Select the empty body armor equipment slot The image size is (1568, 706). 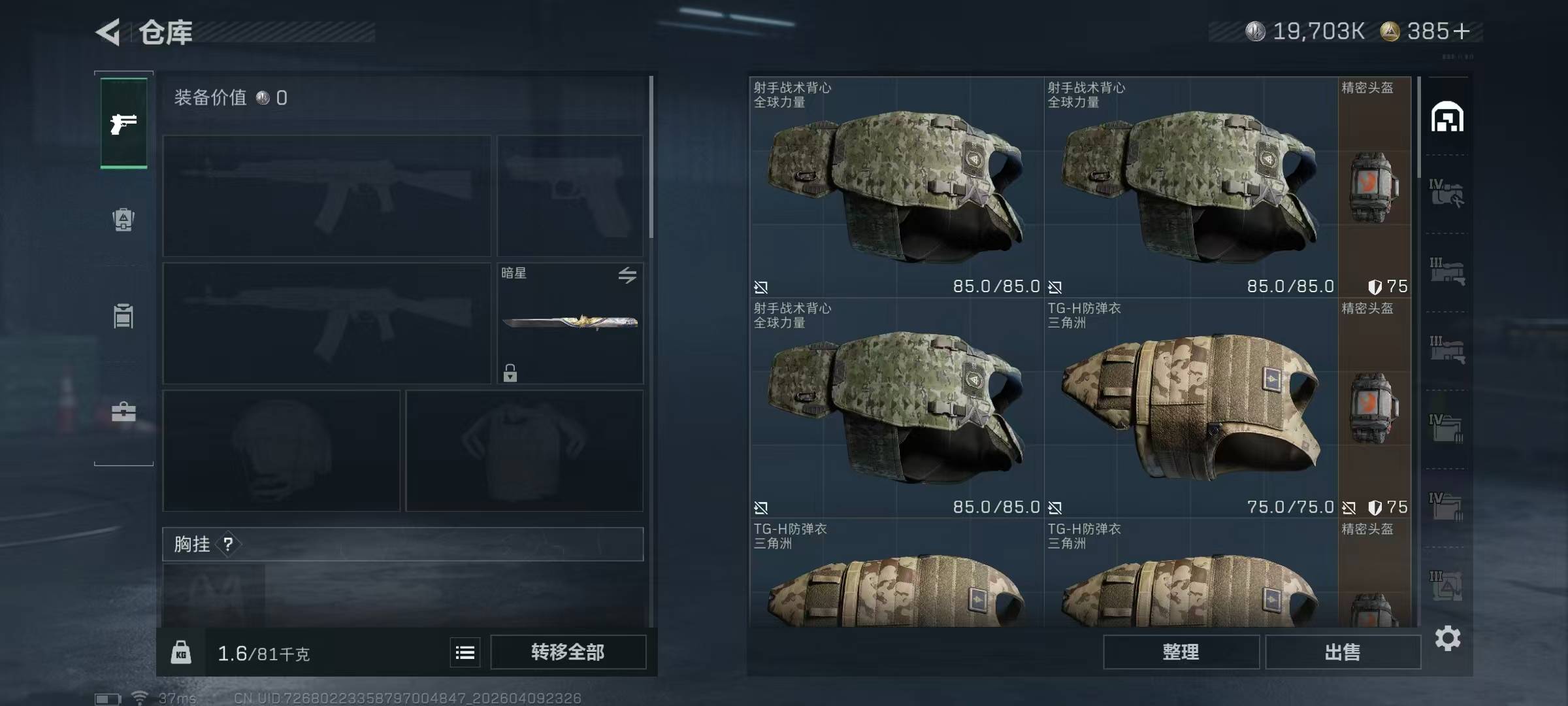coord(524,450)
